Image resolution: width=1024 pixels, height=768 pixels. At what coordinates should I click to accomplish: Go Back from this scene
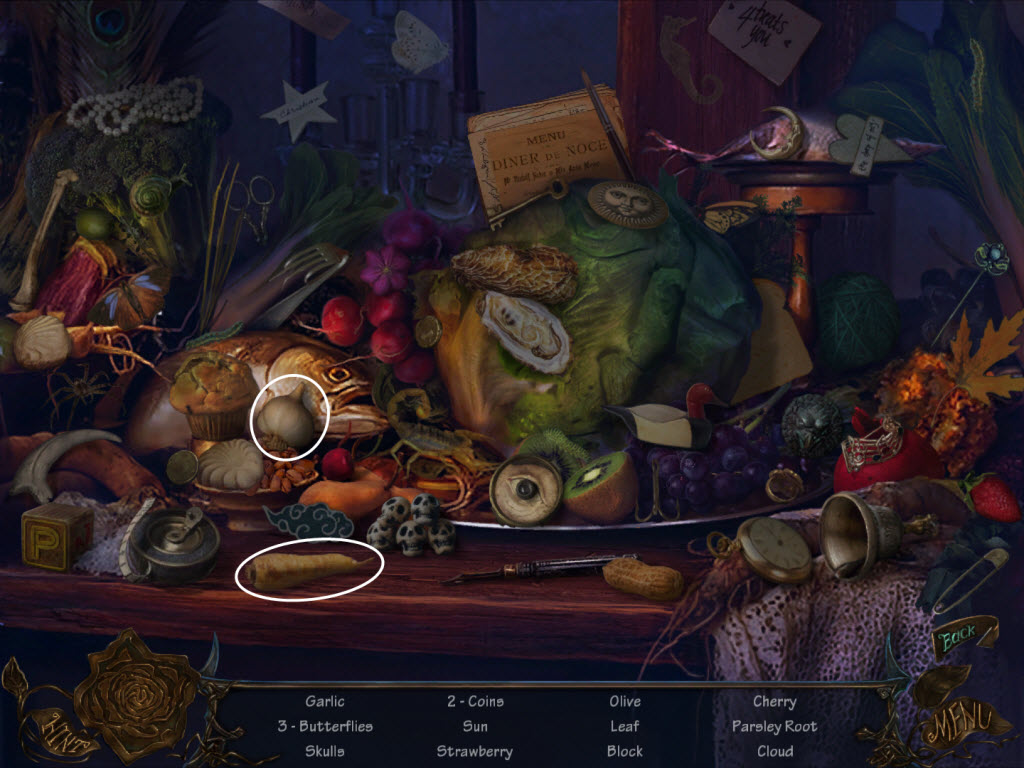(x=958, y=635)
